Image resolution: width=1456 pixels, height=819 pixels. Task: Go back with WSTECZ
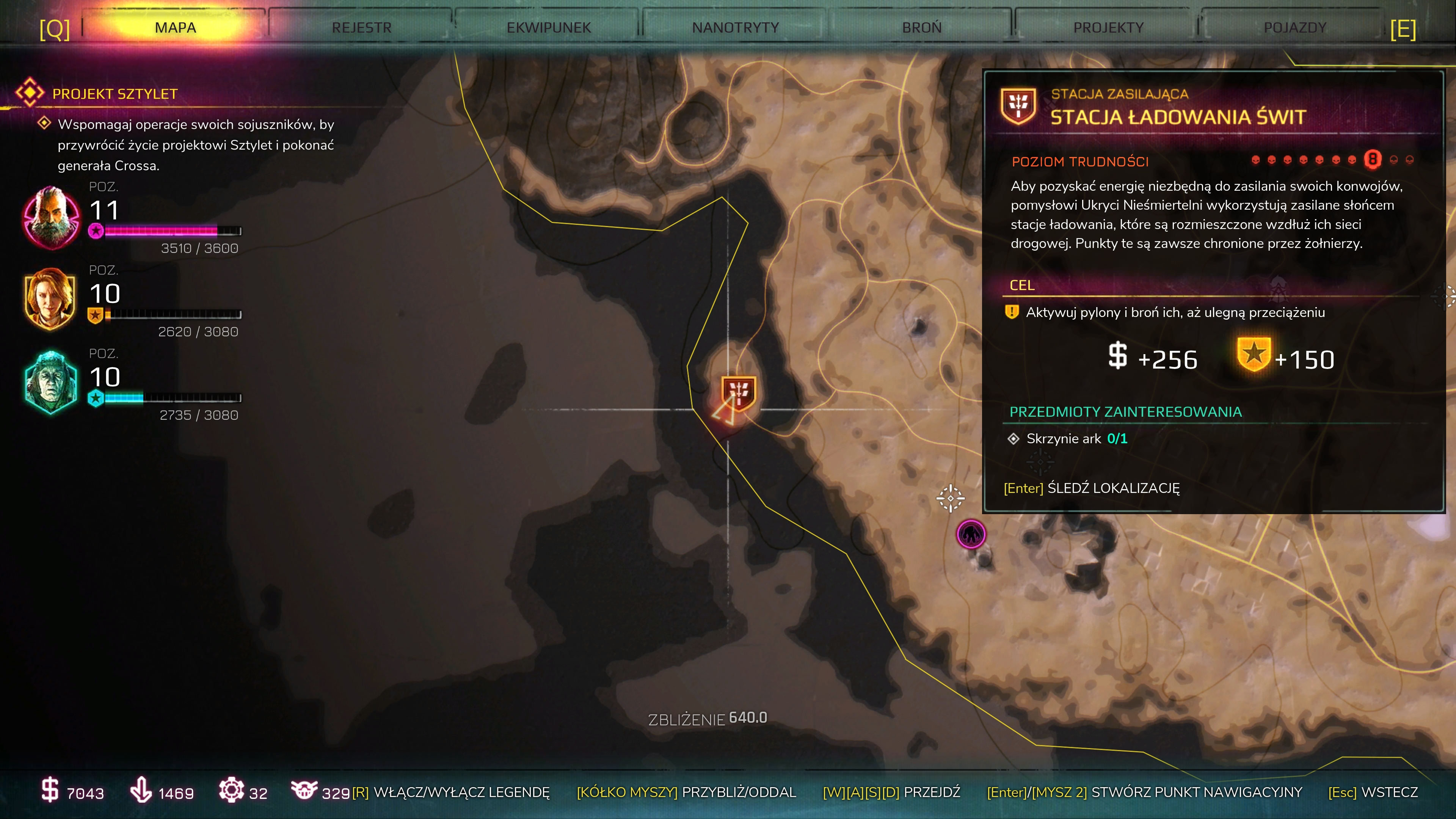[x=1372, y=792]
